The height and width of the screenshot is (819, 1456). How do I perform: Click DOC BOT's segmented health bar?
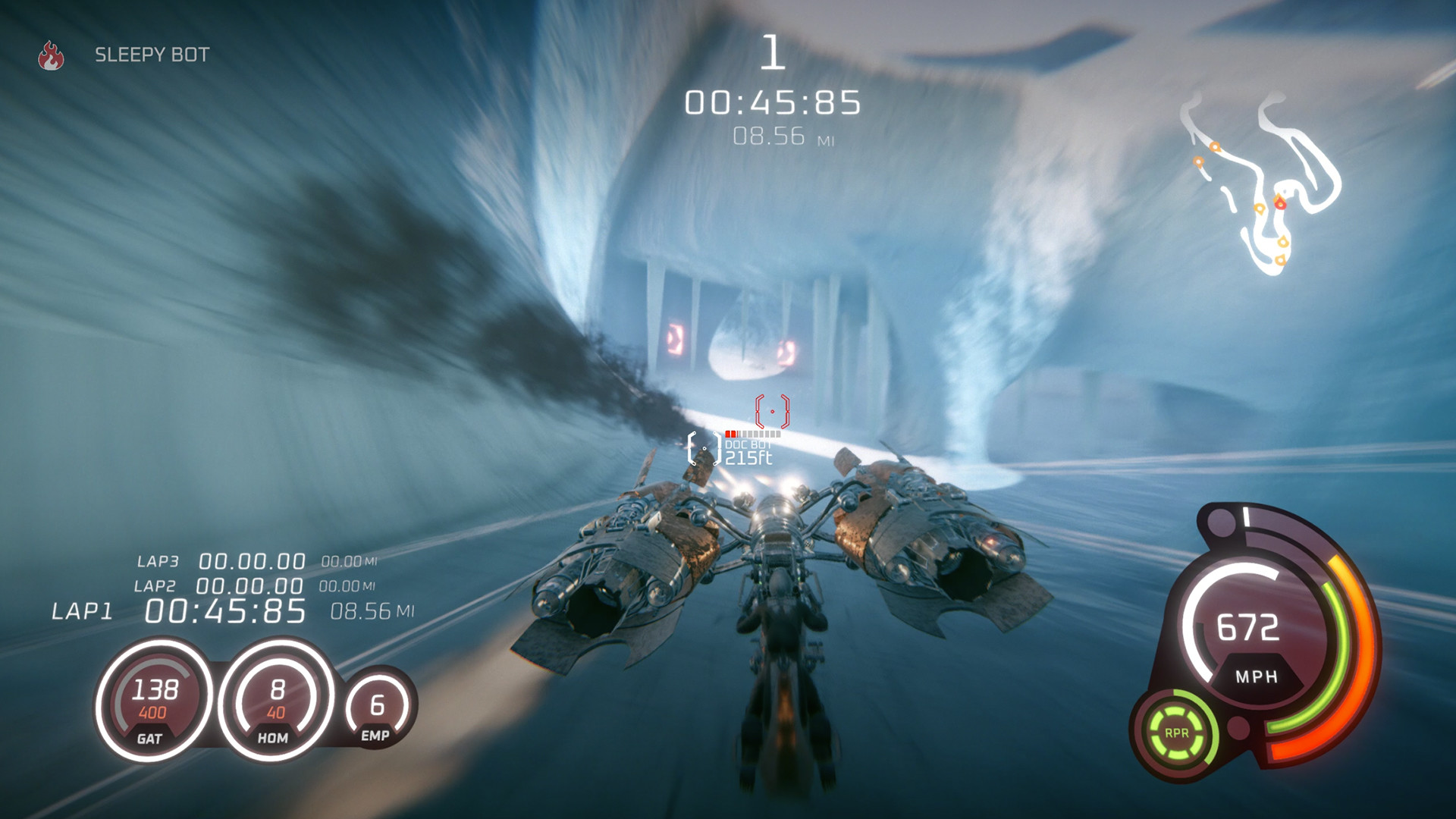click(x=755, y=433)
